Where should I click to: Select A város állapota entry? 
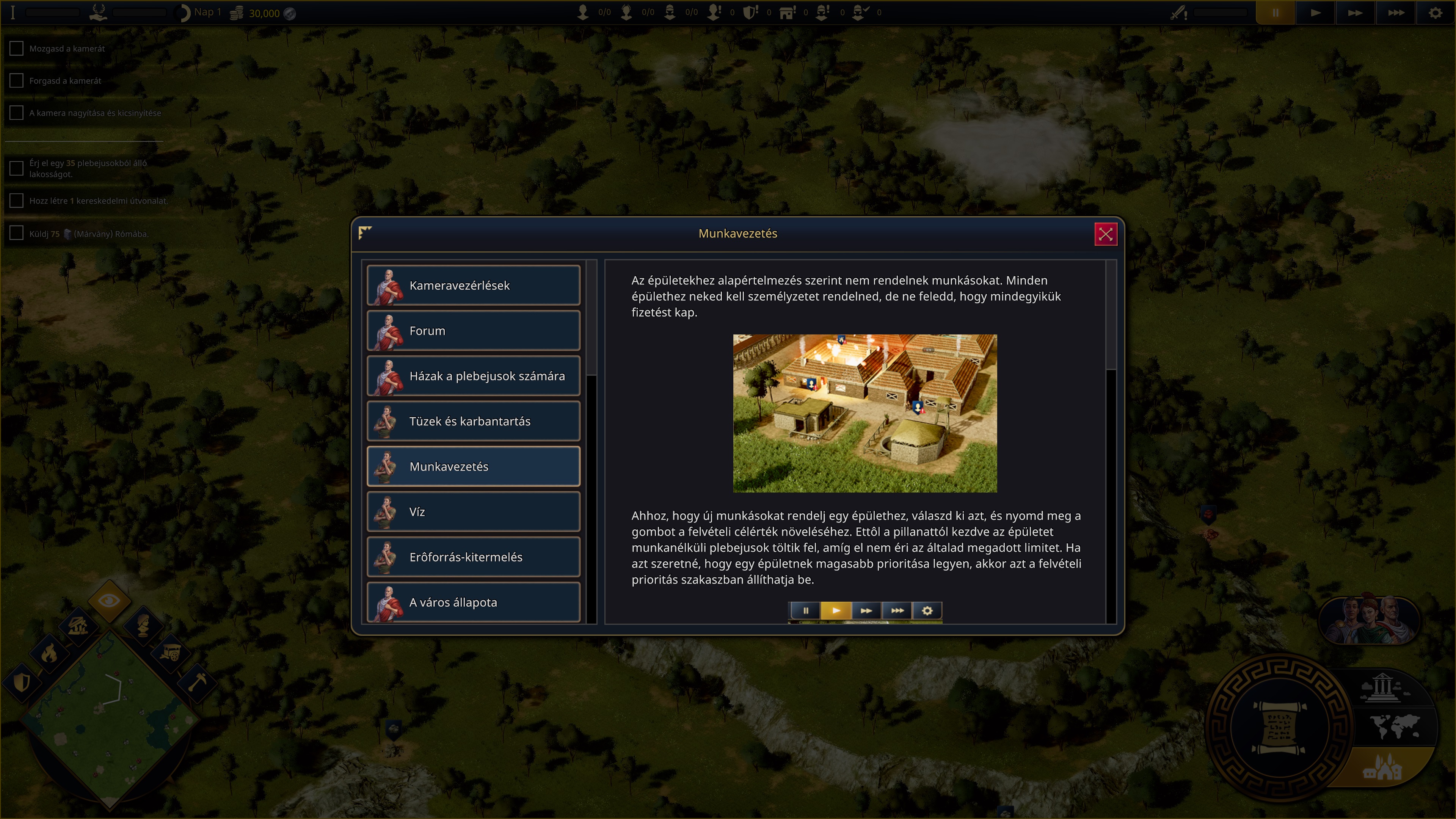tap(473, 602)
